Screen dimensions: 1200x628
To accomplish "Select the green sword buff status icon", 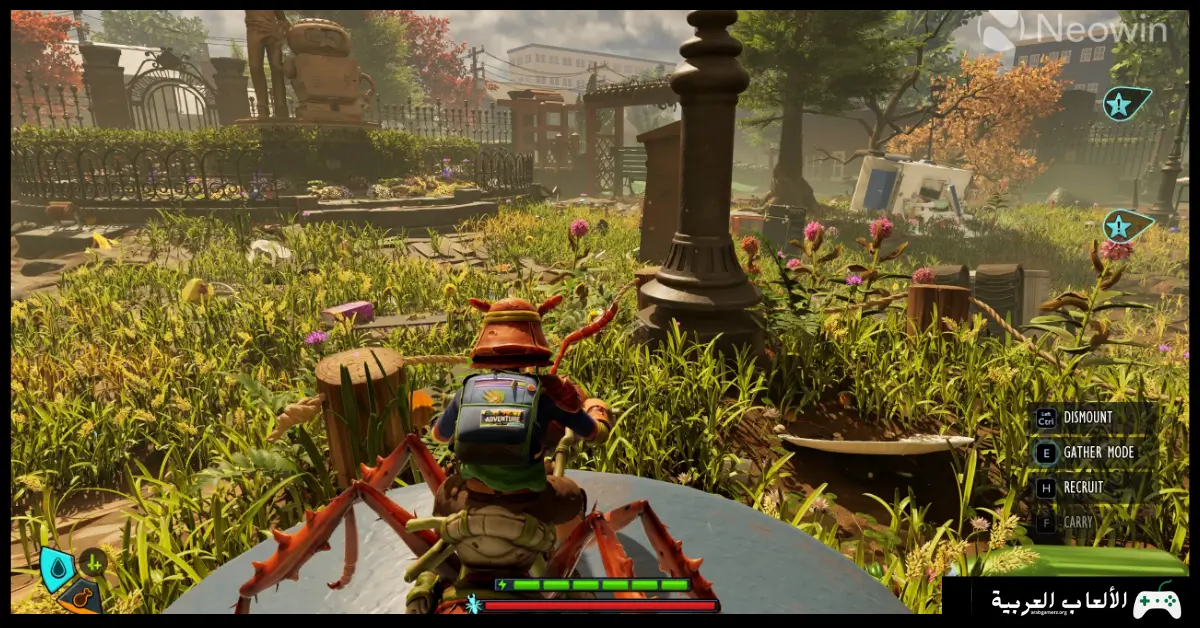I will (x=93, y=562).
